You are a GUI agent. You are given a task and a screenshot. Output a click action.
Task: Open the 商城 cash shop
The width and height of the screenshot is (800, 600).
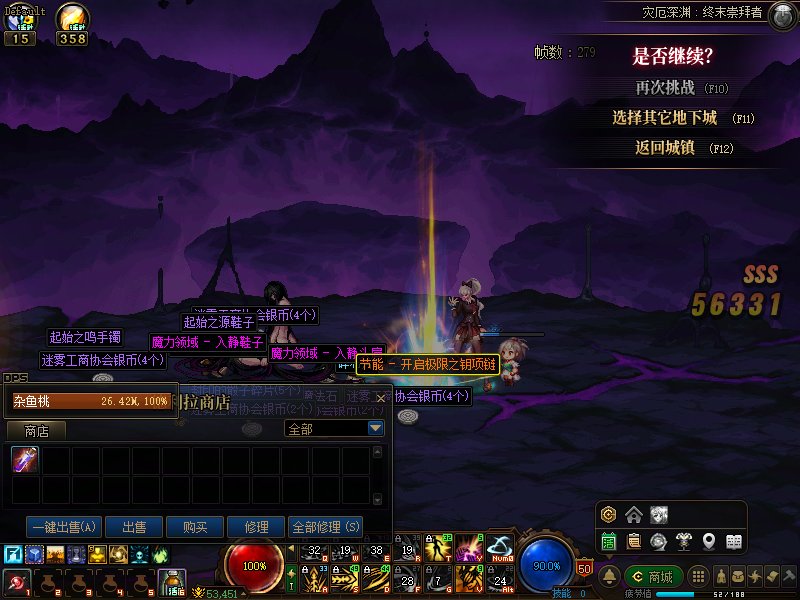coord(653,576)
